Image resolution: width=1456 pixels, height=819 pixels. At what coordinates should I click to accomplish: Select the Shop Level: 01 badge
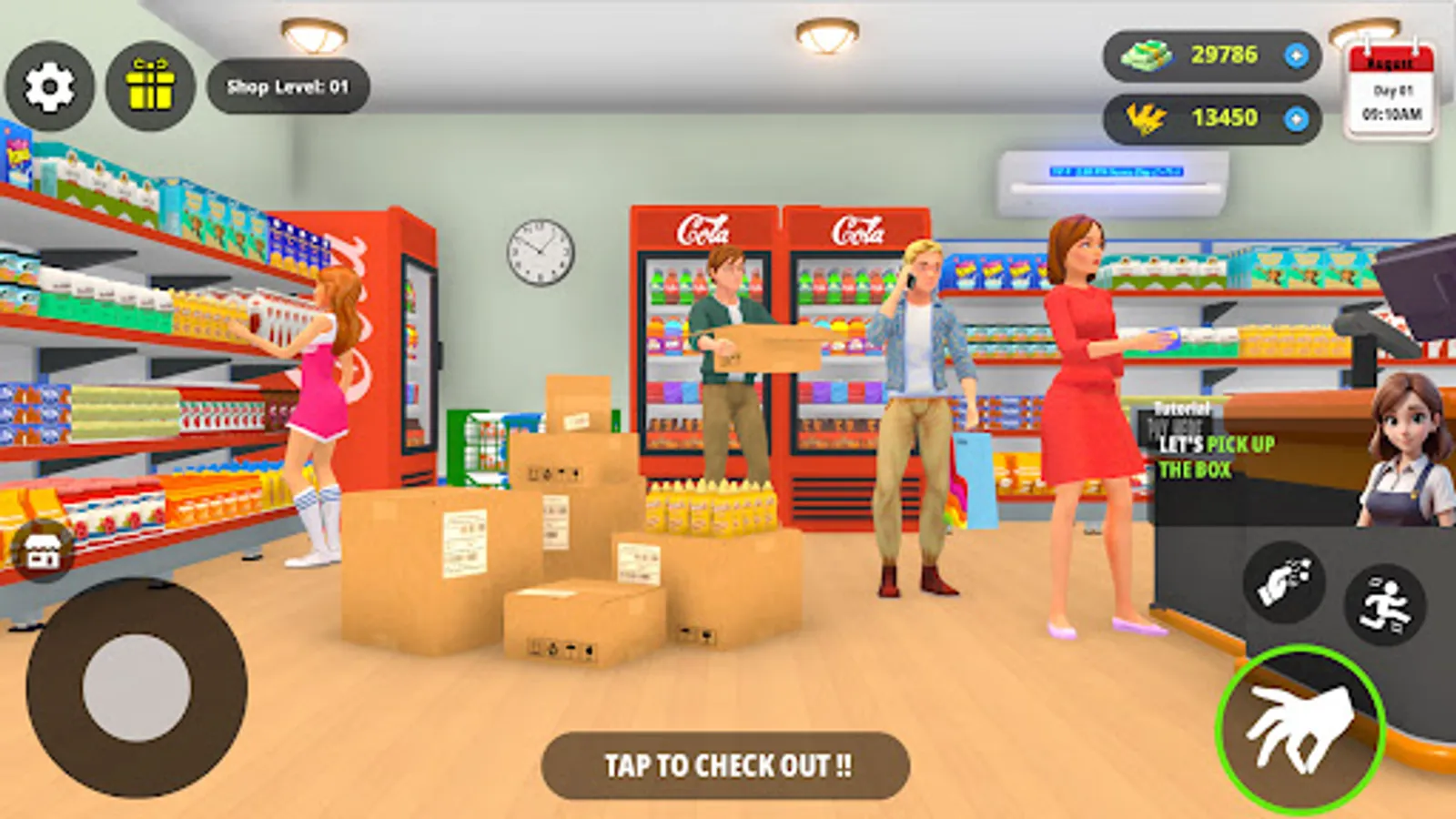(x=285, y=86)
